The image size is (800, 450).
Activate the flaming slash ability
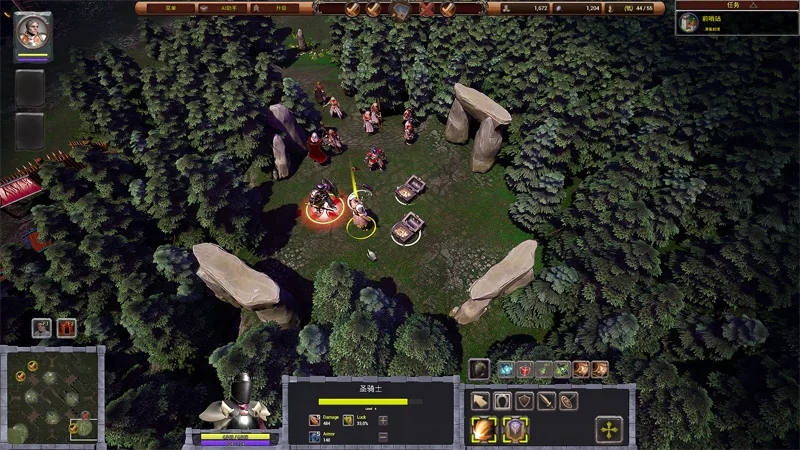(x=484, y=430)
